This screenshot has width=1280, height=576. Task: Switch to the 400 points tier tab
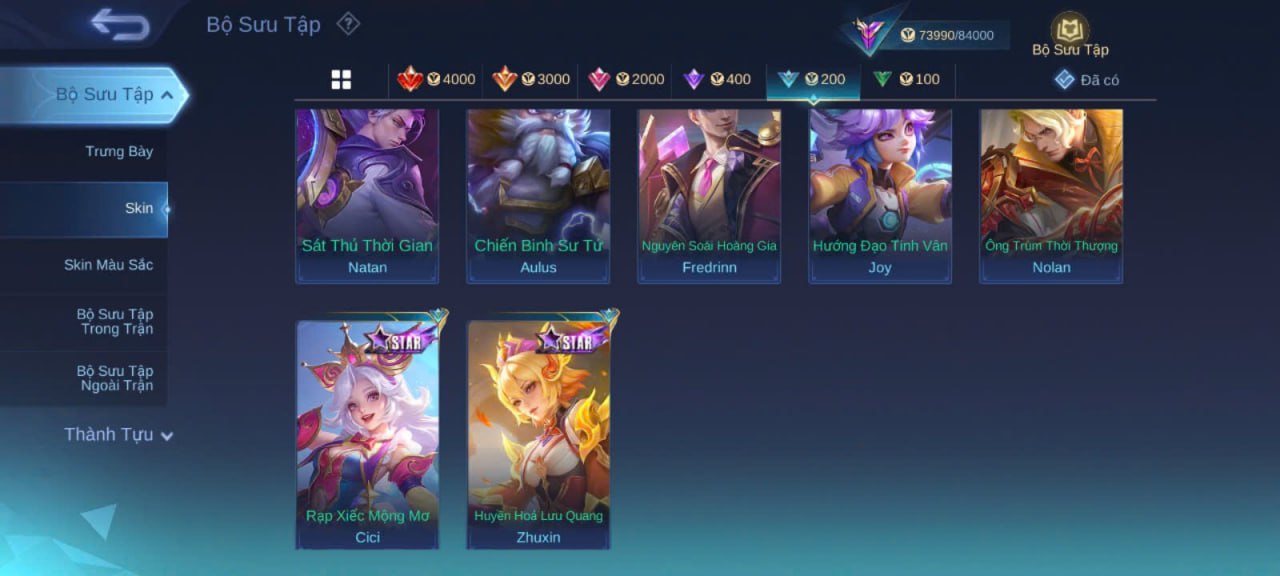coord(717,80)
